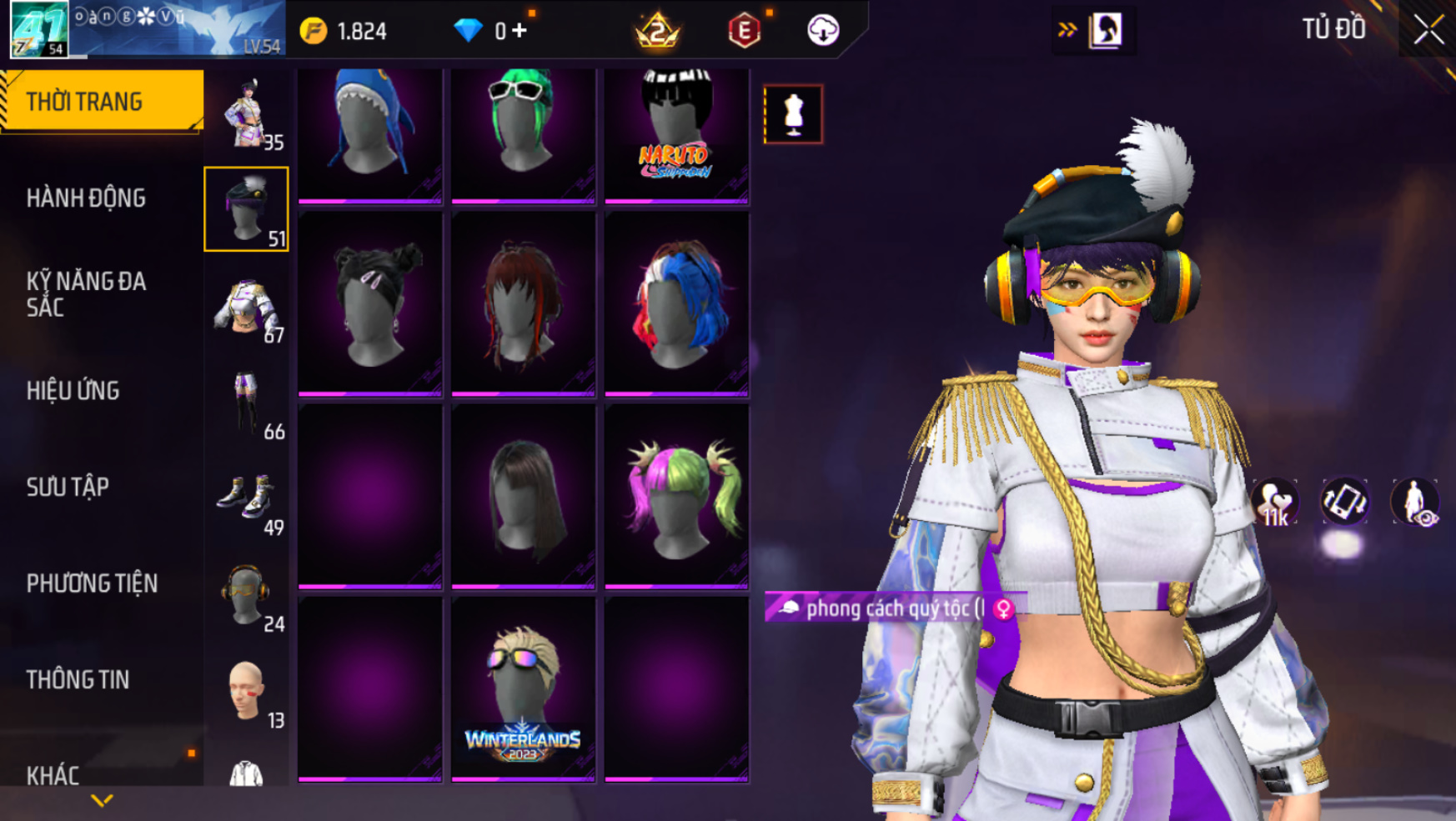The image size is (1456, 821).
Task: Tap the heart likes icon showing 11k
Action: [1274, 503]
